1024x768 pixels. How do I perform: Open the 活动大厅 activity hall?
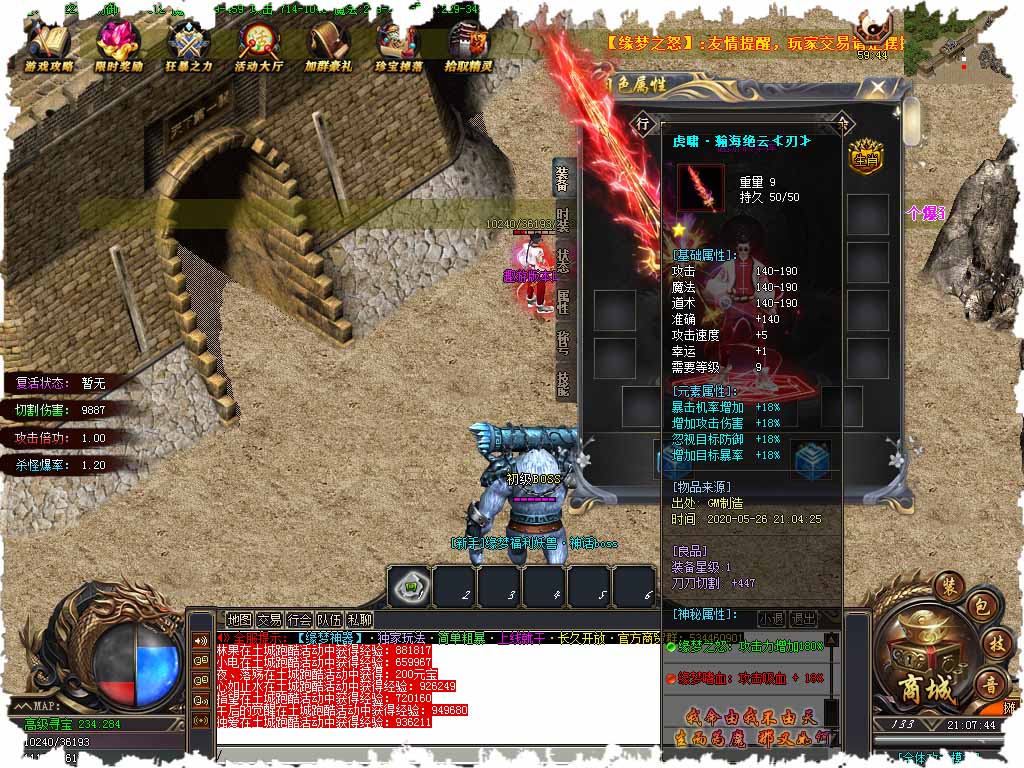(x=259, y=45)
